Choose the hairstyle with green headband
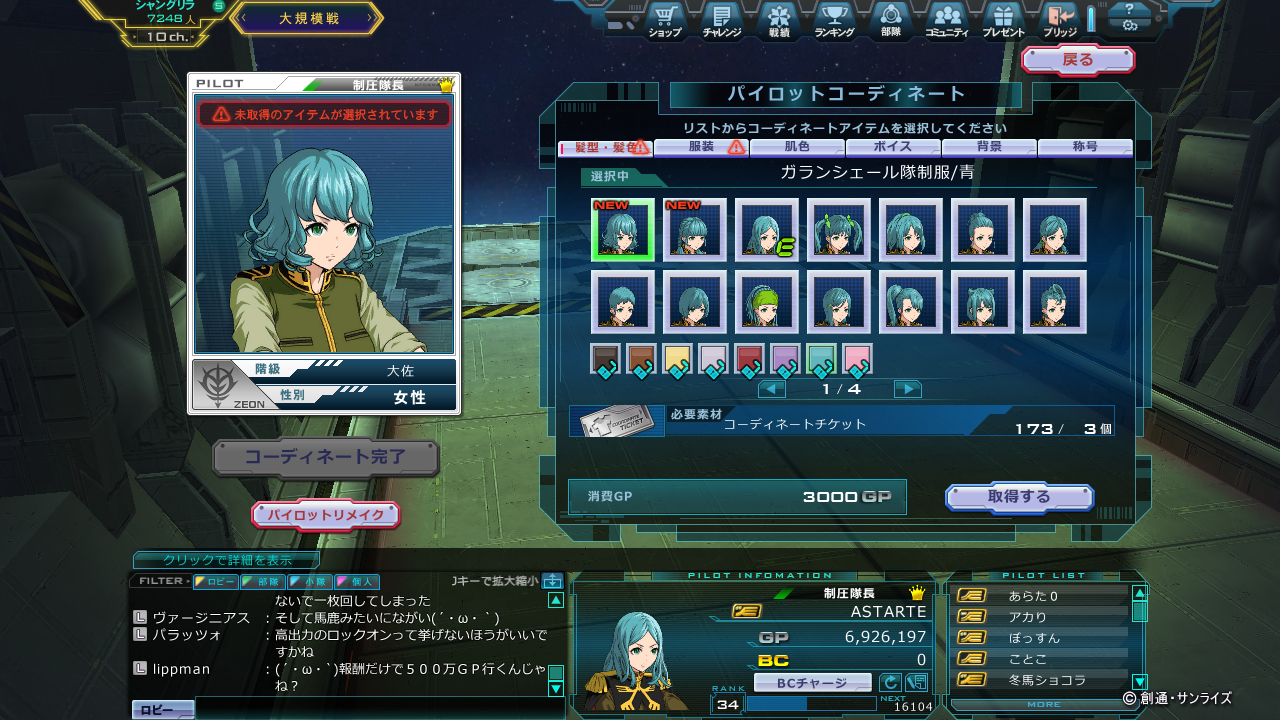Image resolution: width=1280 pixels, height=720 pixels. (767, 302)
